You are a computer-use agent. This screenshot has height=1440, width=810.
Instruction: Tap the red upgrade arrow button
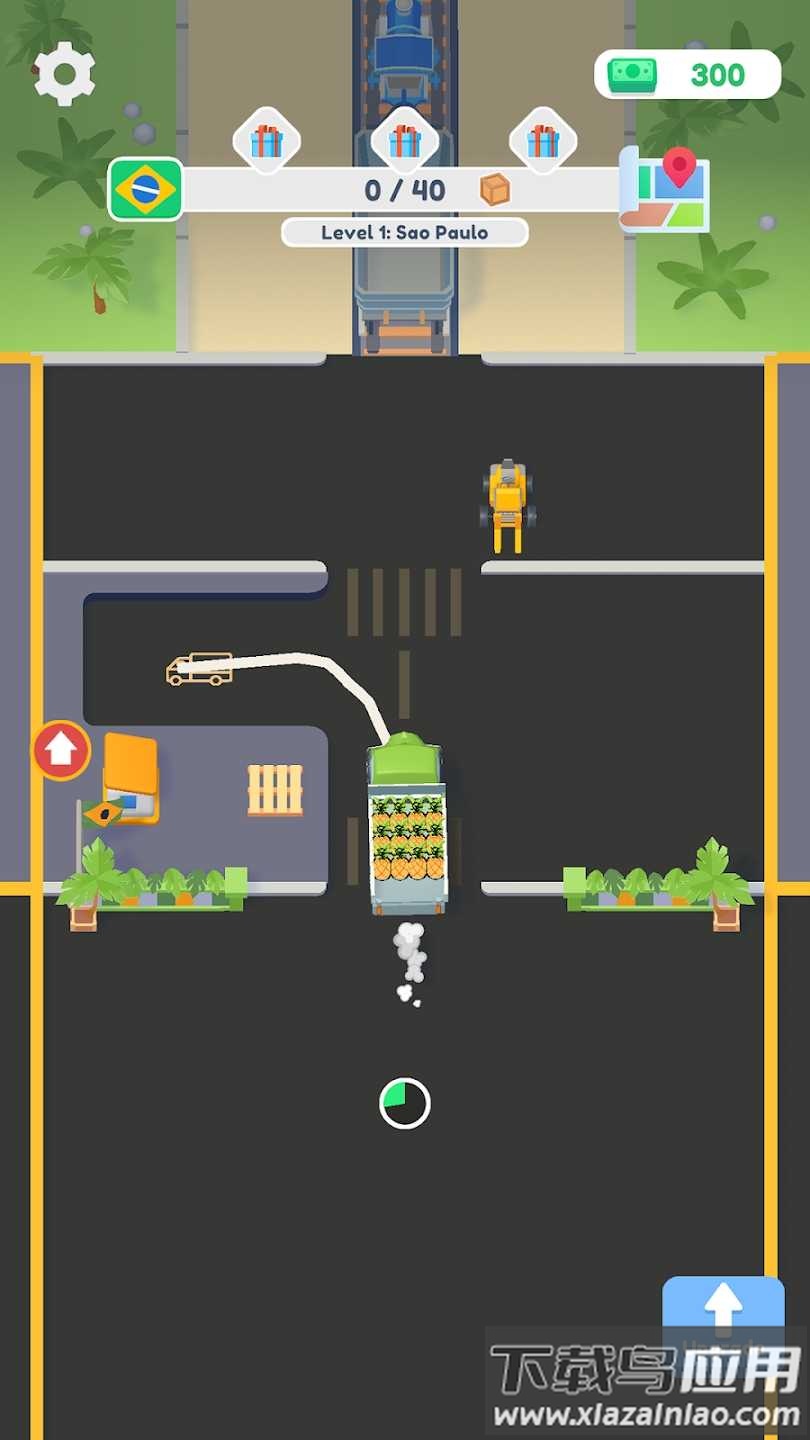click(62, 750)
